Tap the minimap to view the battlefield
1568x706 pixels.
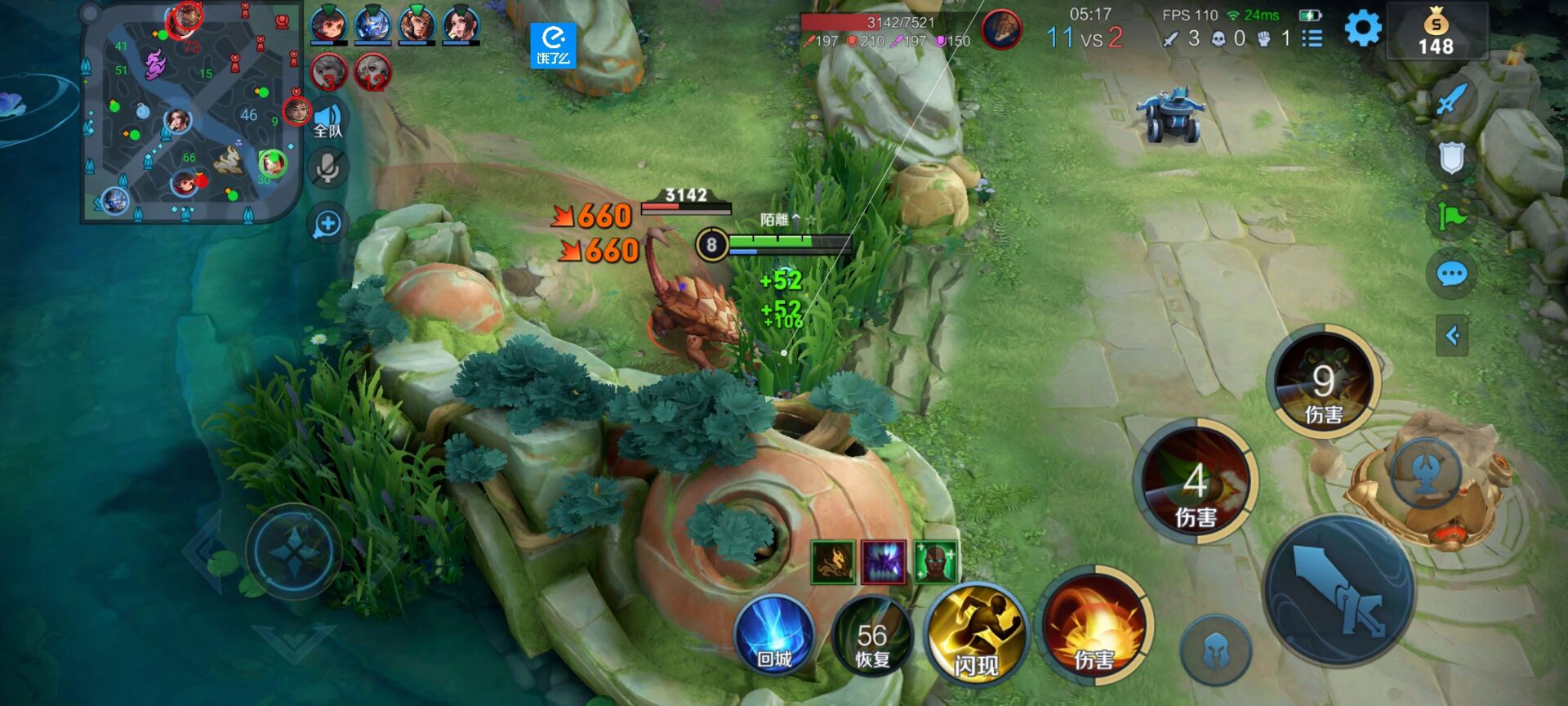[190, 112]
